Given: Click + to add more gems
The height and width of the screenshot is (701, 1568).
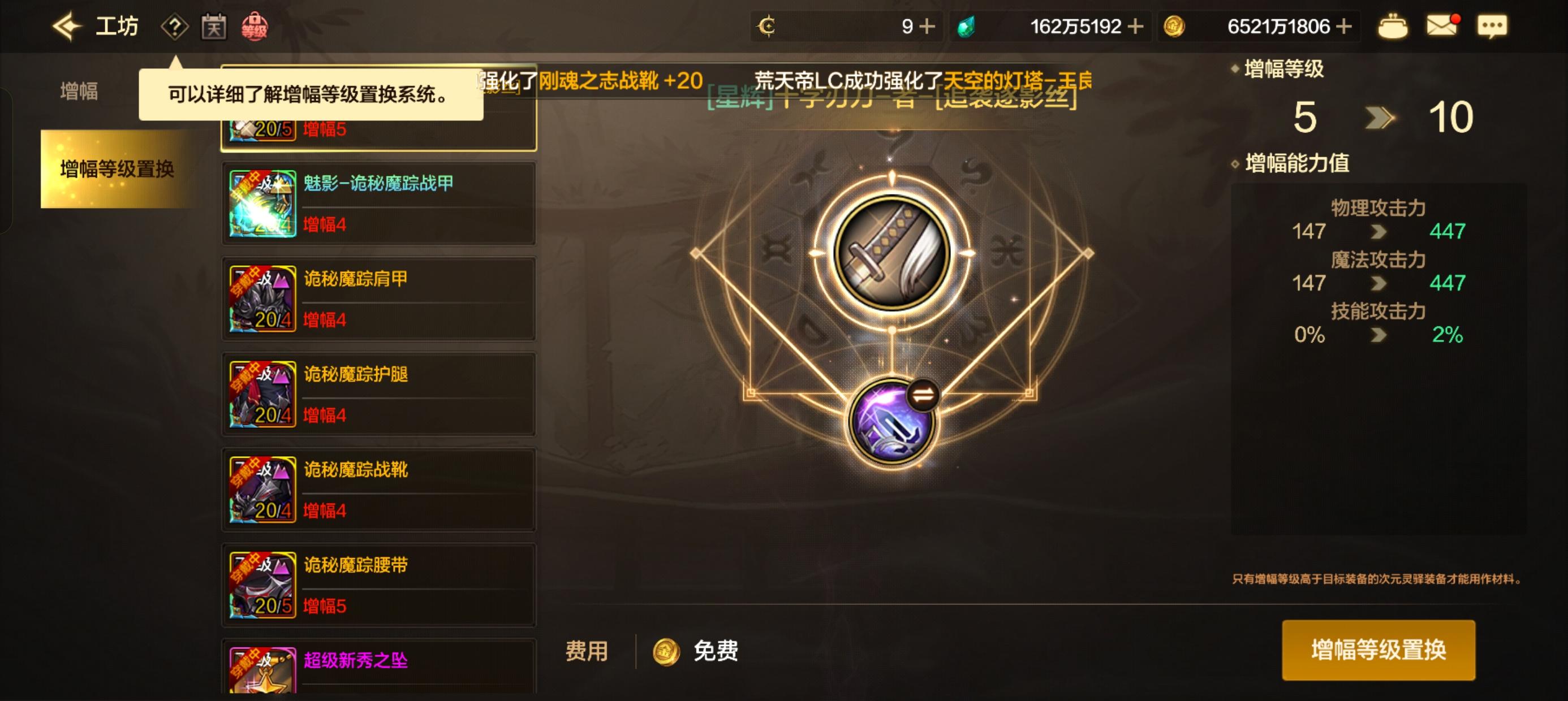Looking at the screenshot, I should pyautogui.click(x=1137, y=25).
